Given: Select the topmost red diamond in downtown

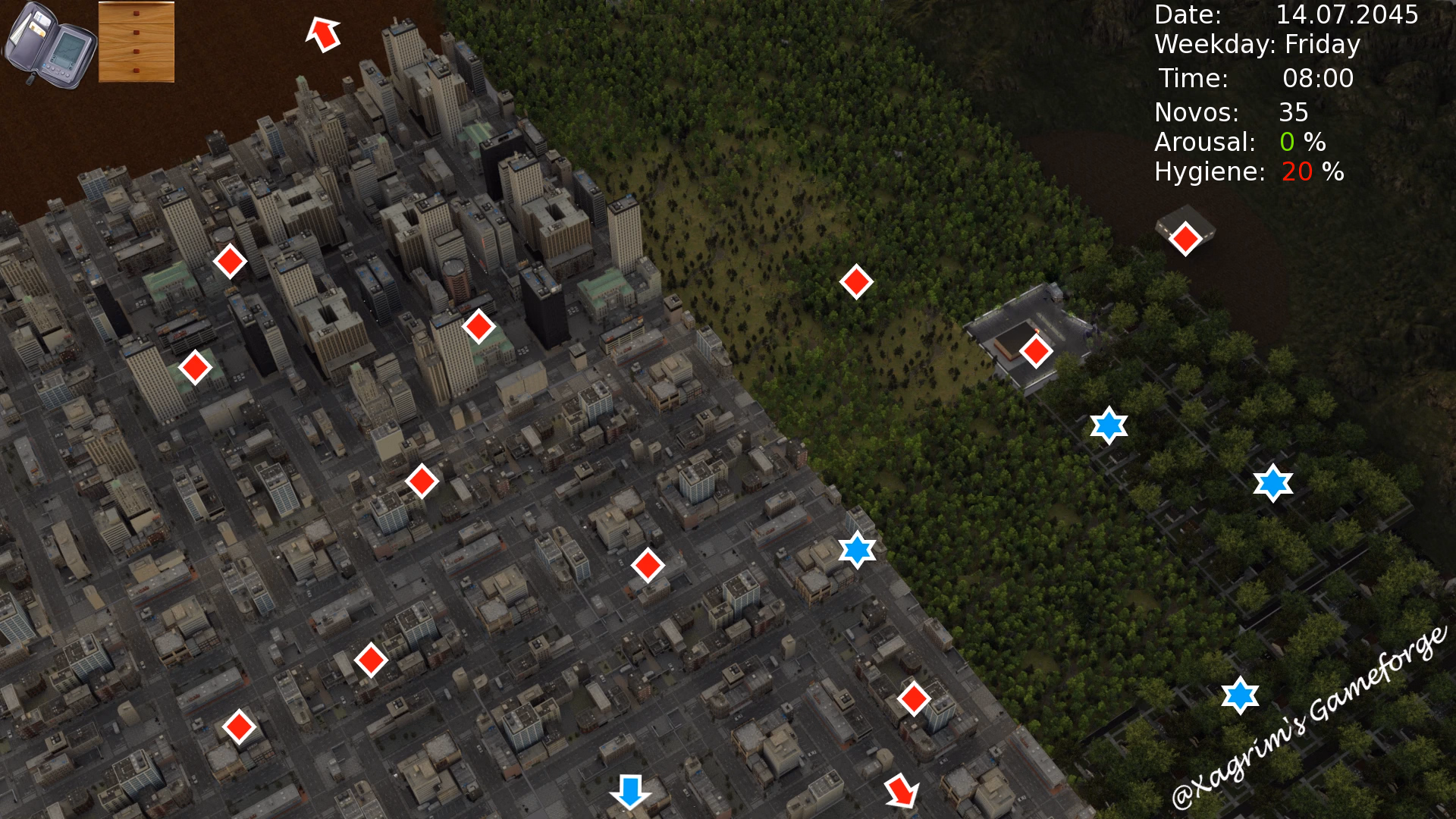Looking at the screenshot, I should [x=230, y=262].
